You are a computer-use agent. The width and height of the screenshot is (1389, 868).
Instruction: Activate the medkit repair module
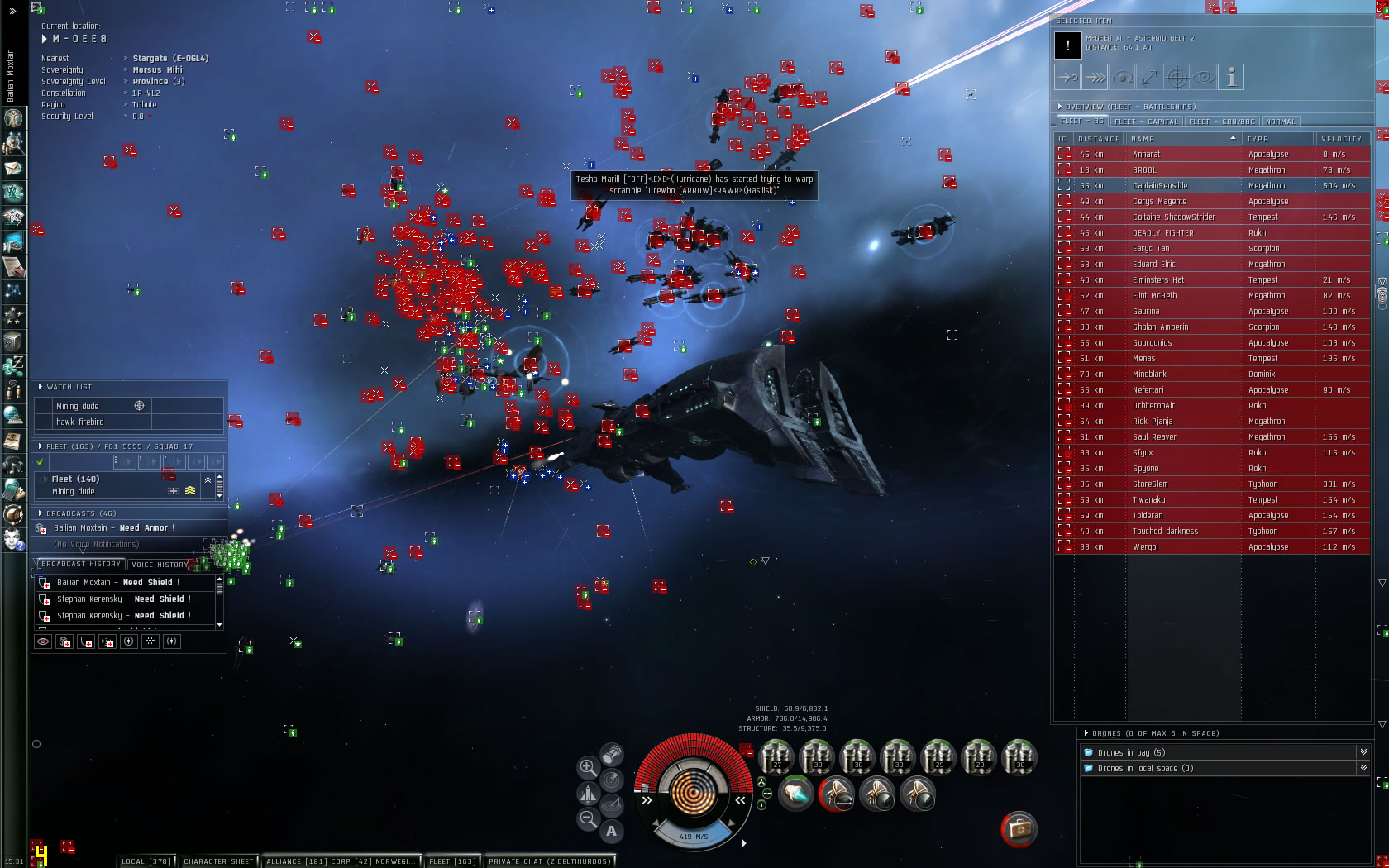tap(1019, 829)
